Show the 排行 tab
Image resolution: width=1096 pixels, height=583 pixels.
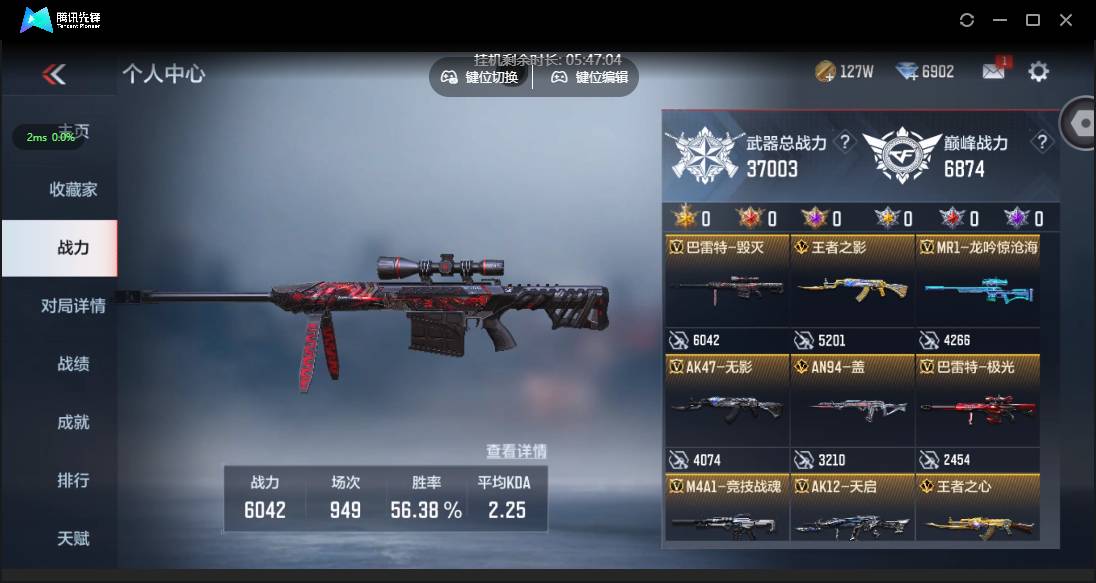73,480
